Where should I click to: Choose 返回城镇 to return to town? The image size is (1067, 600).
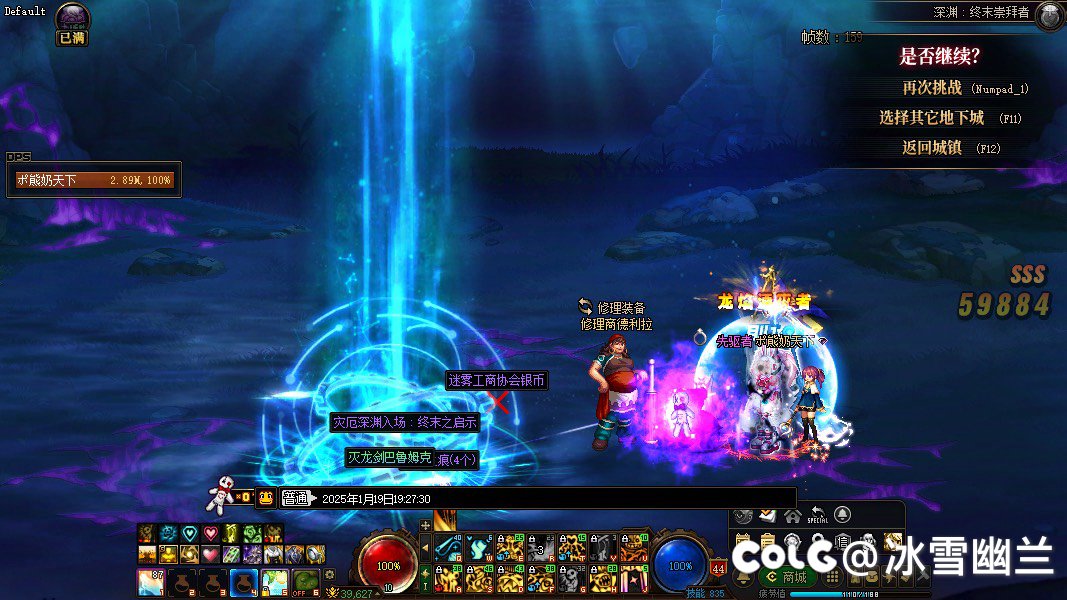click(x=950, y=148)
